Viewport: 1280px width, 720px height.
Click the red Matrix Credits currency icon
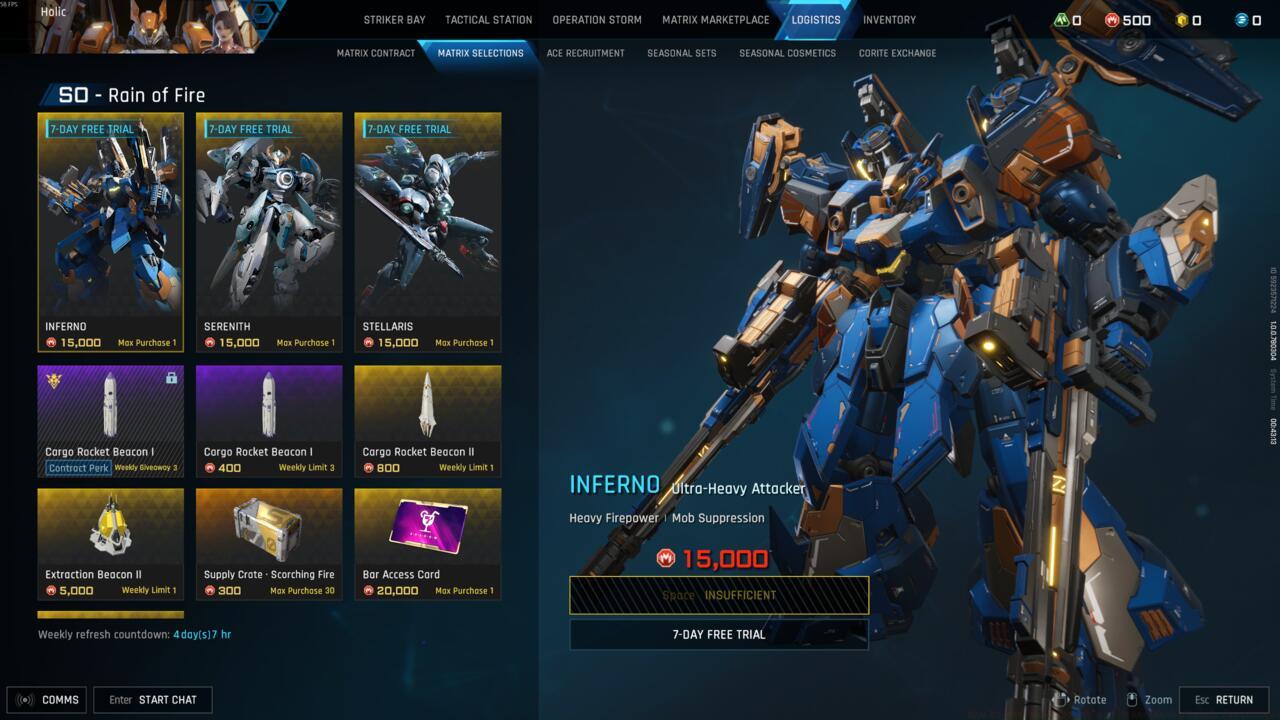[1113, 18]
